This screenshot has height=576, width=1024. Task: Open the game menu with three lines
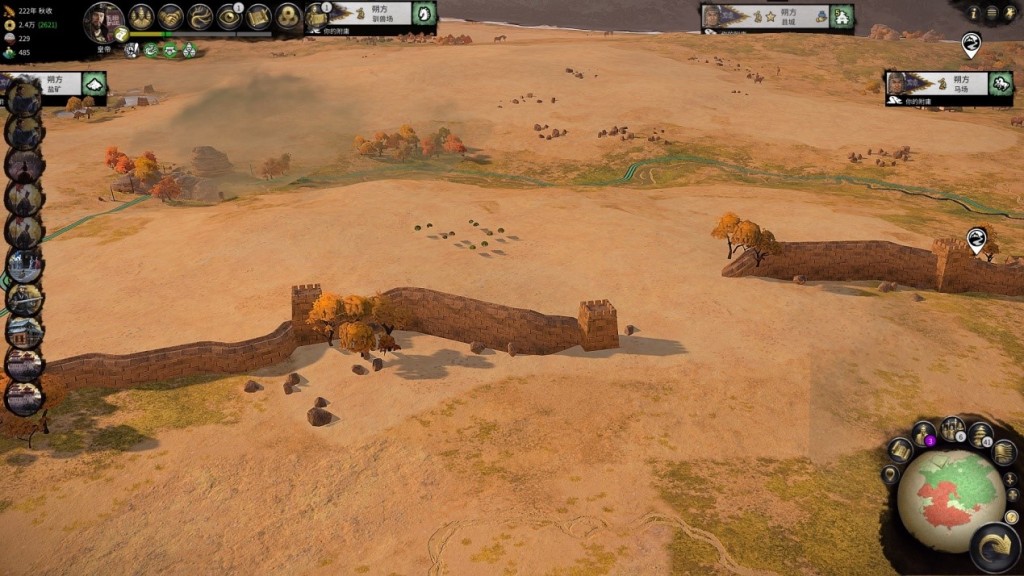click(x=991, y=13)
